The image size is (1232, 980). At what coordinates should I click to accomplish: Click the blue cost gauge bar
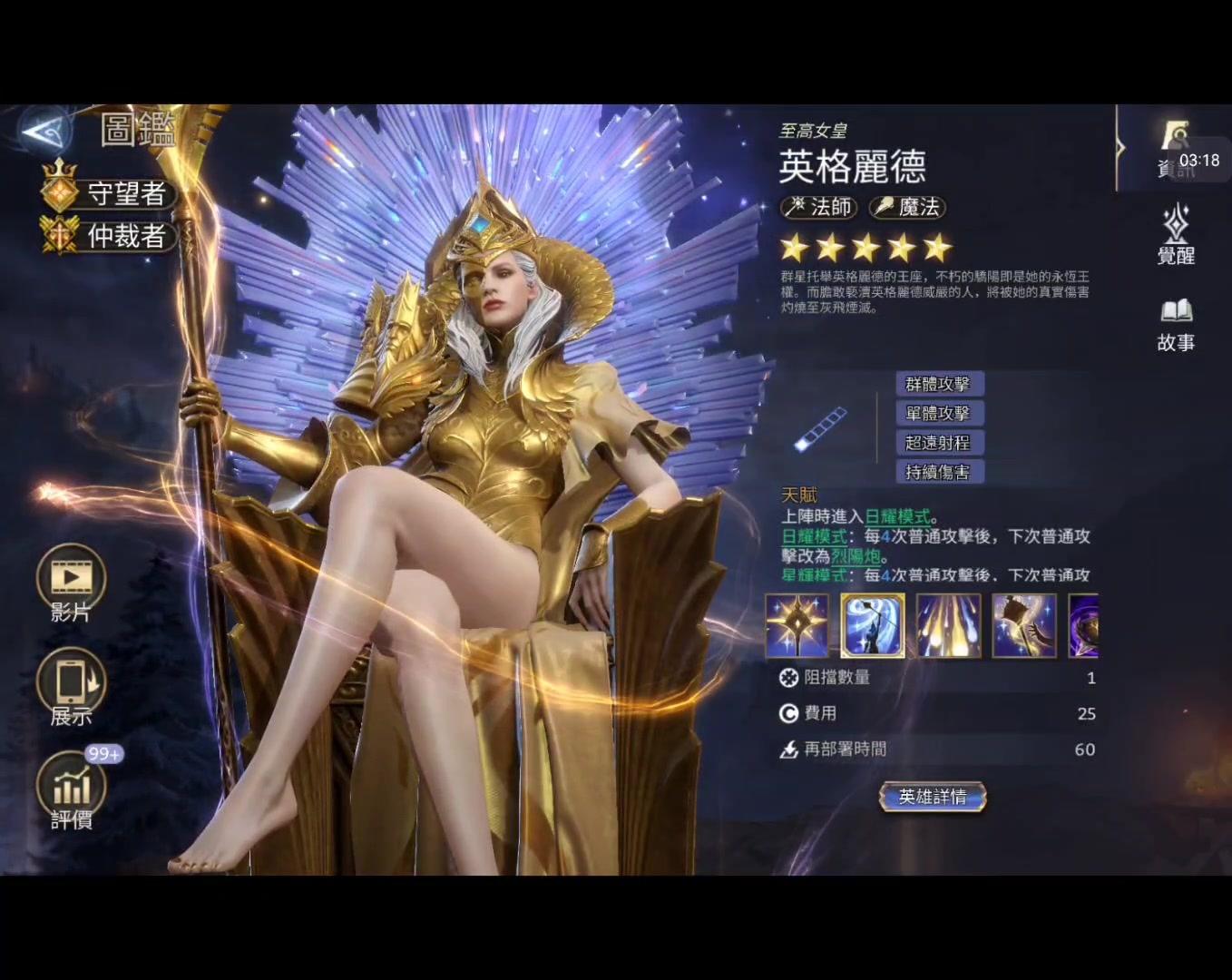point(819,427)
